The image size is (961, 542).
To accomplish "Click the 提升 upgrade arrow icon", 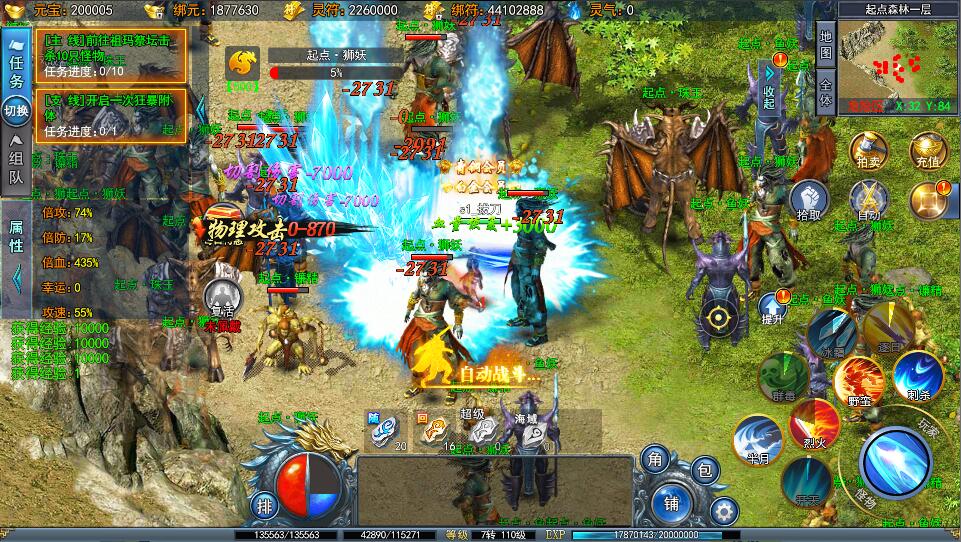I will tap(772, 309).
